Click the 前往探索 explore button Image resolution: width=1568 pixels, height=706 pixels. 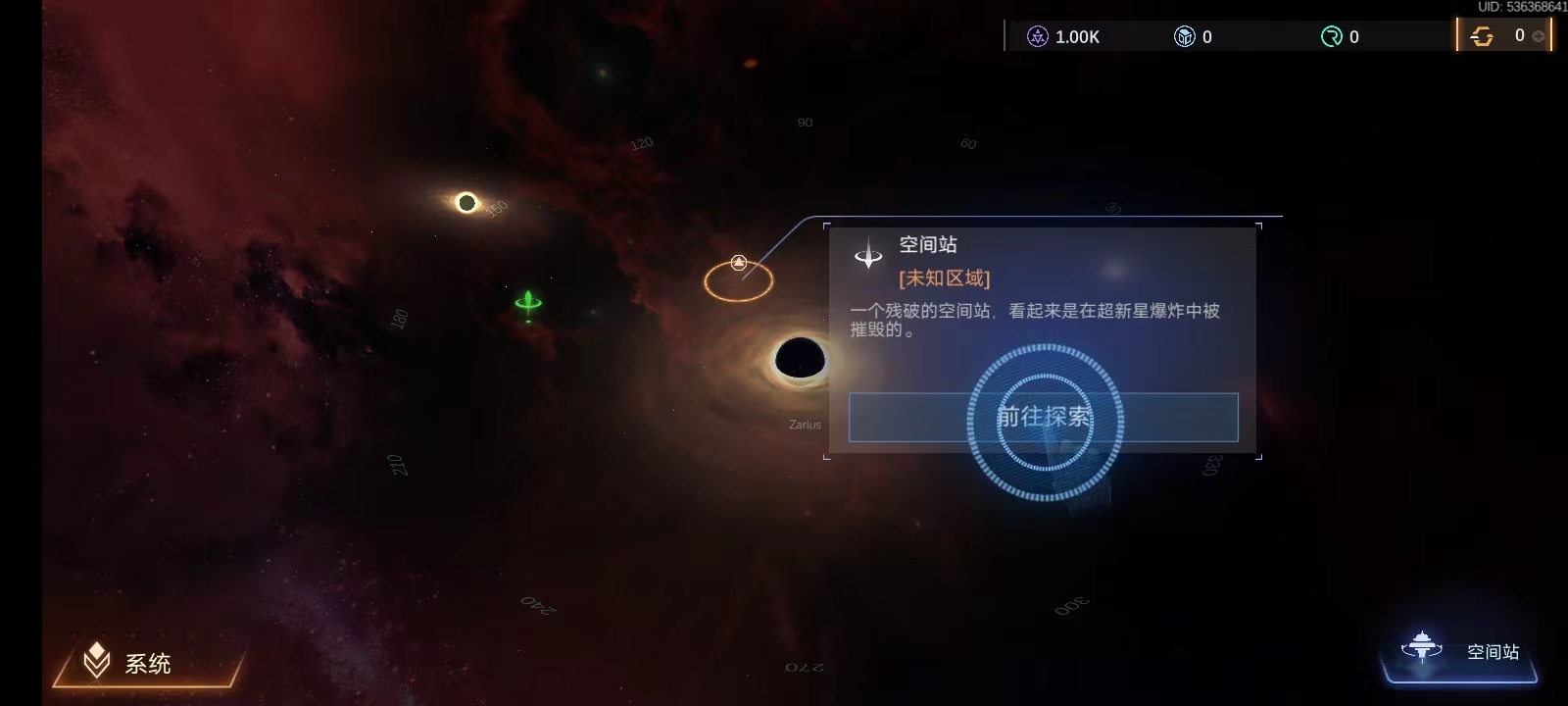pos(1043,418)
